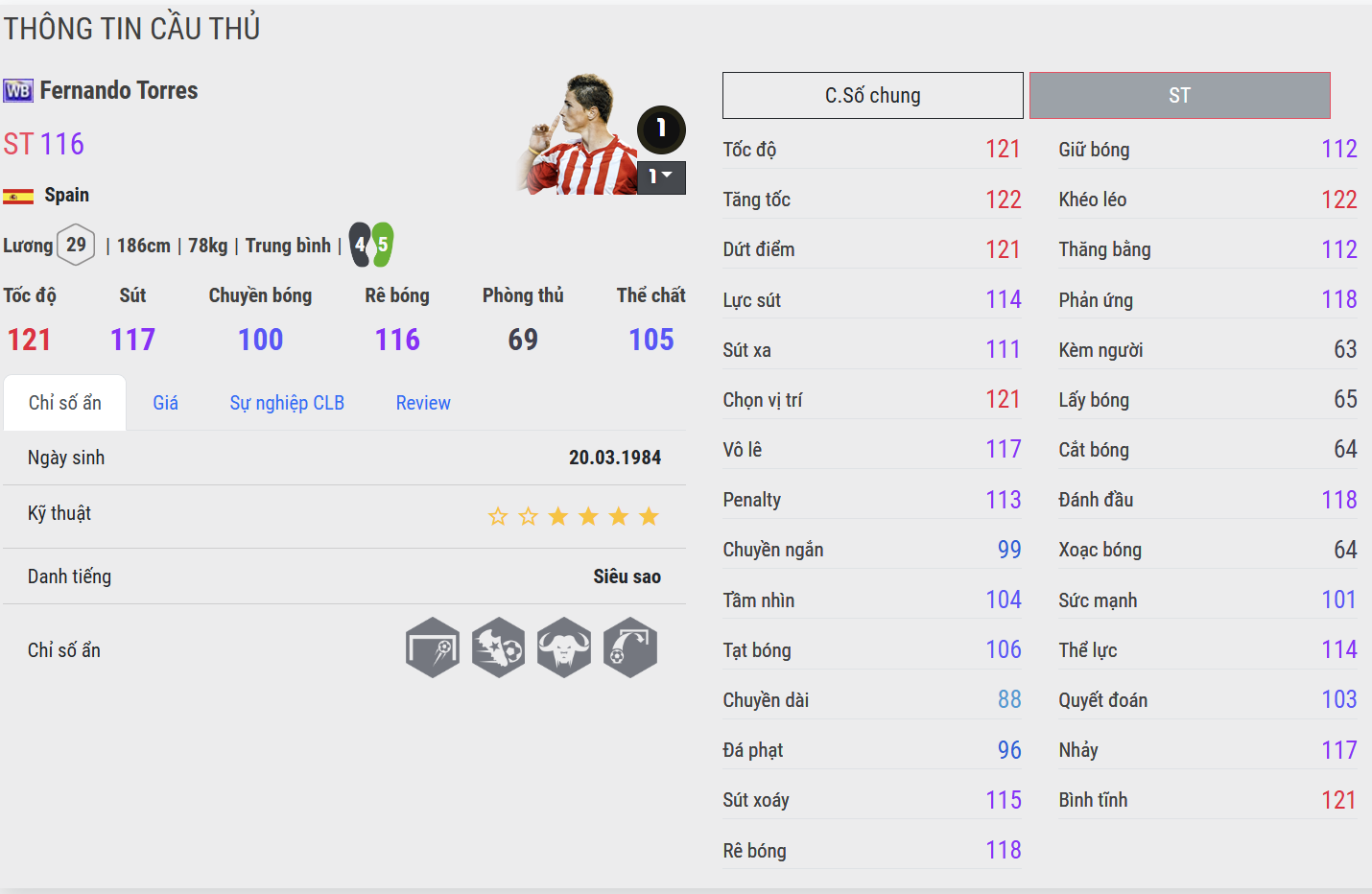Open the upgrade level dropdown

coord(661,177)
